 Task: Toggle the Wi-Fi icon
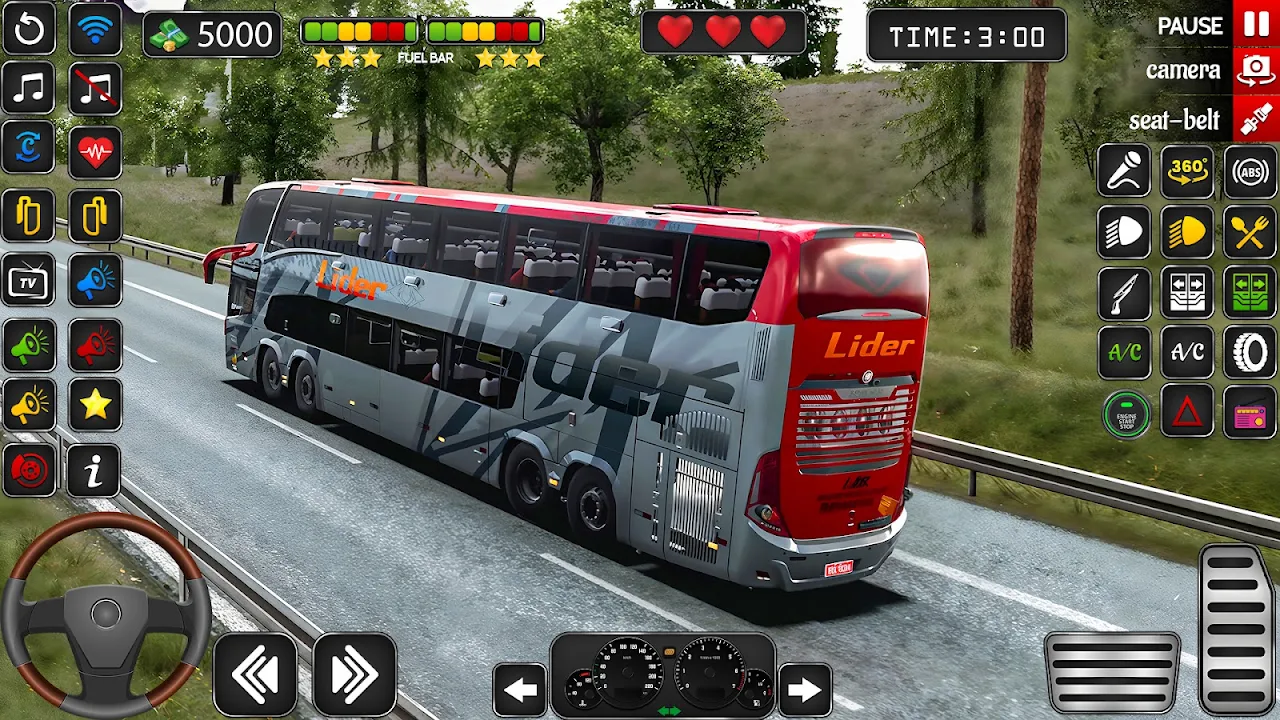pos(95,30)
